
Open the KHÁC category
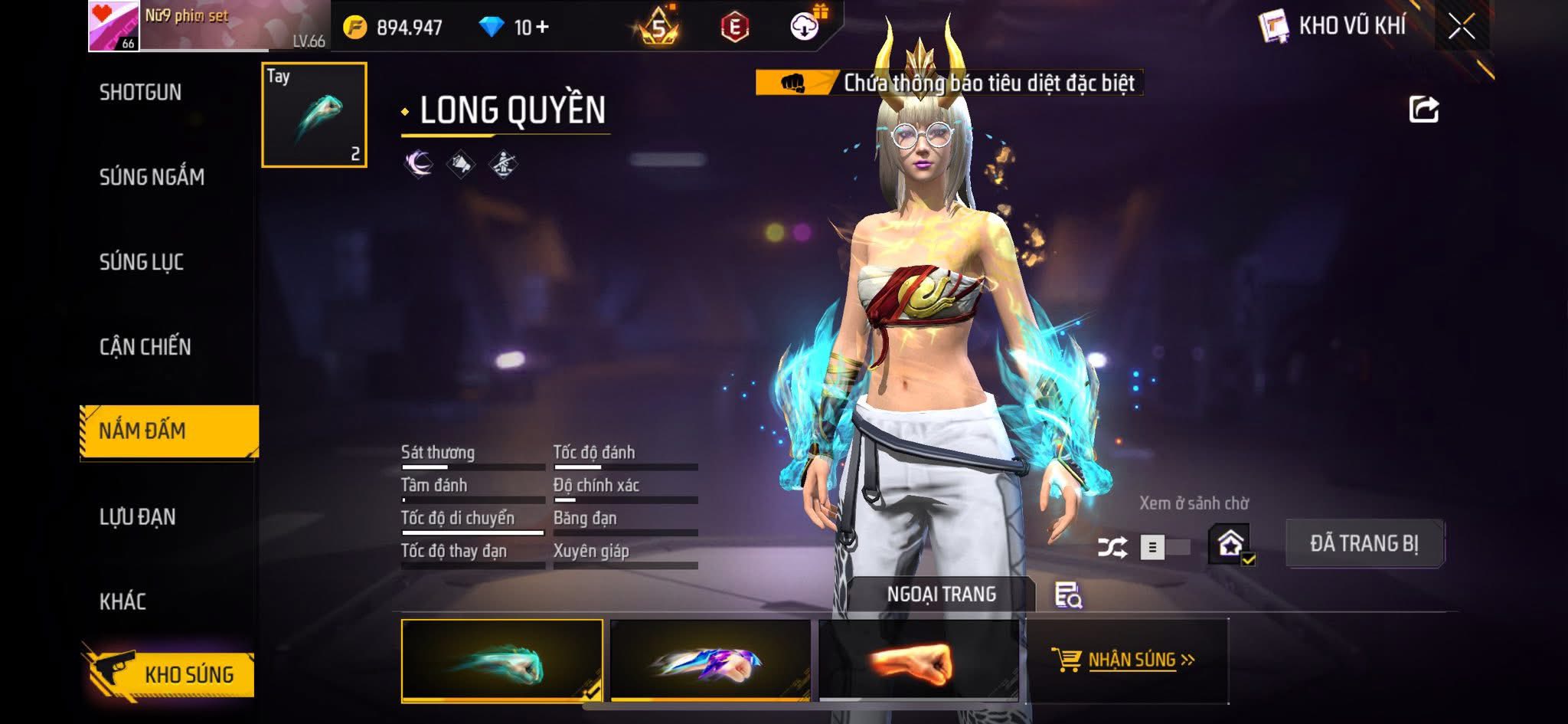pos(122,601)
